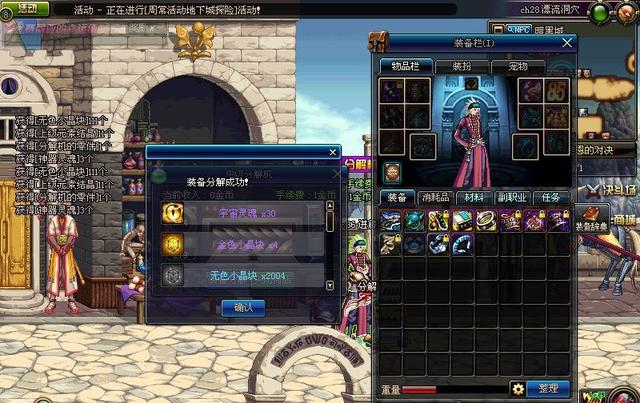This screenshot has width=640, height=403.
Task: Open the 副职业 sub-profession tab
Action: tap(510, 198)
